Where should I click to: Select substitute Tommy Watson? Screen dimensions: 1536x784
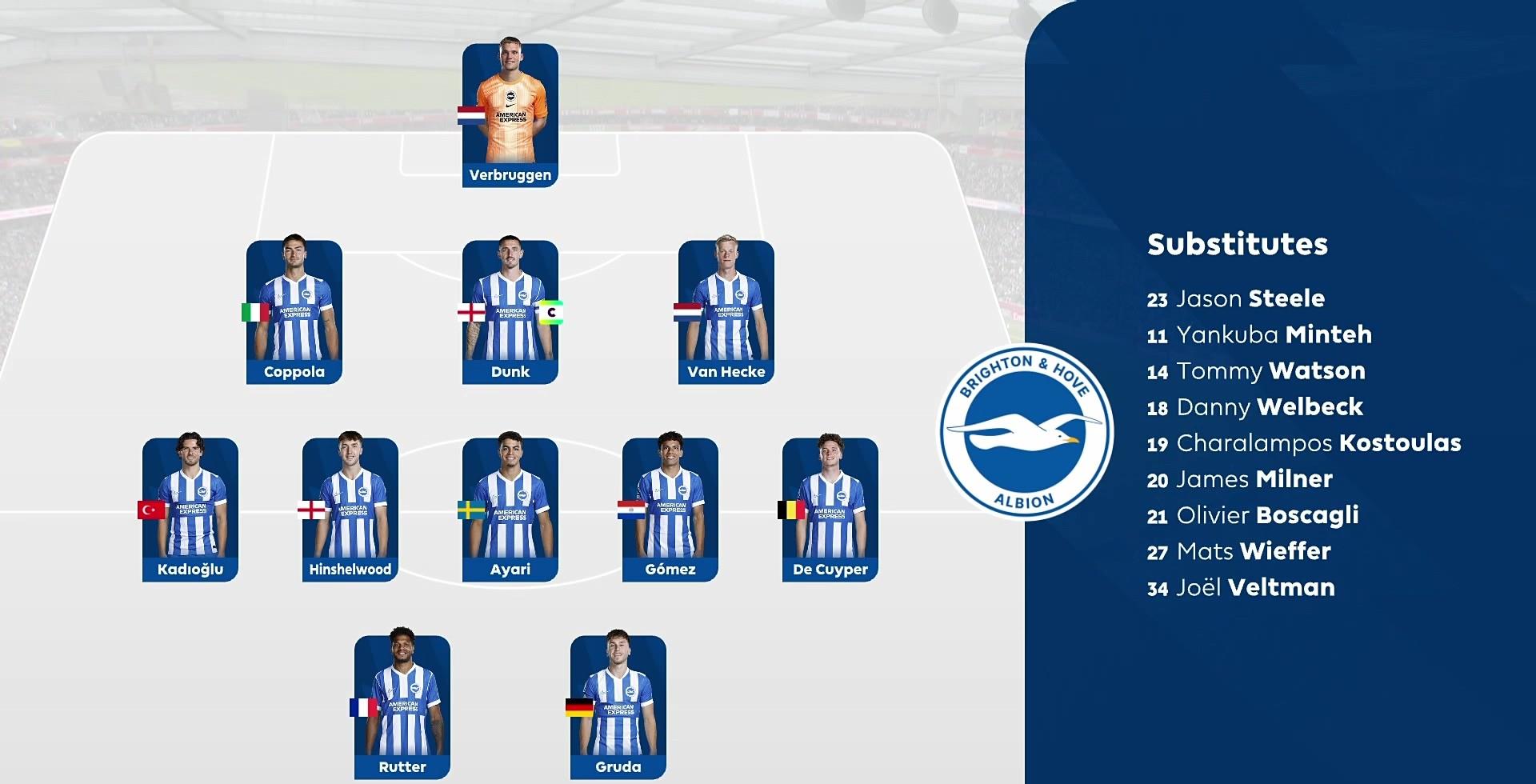click(x=1256, y=371)
